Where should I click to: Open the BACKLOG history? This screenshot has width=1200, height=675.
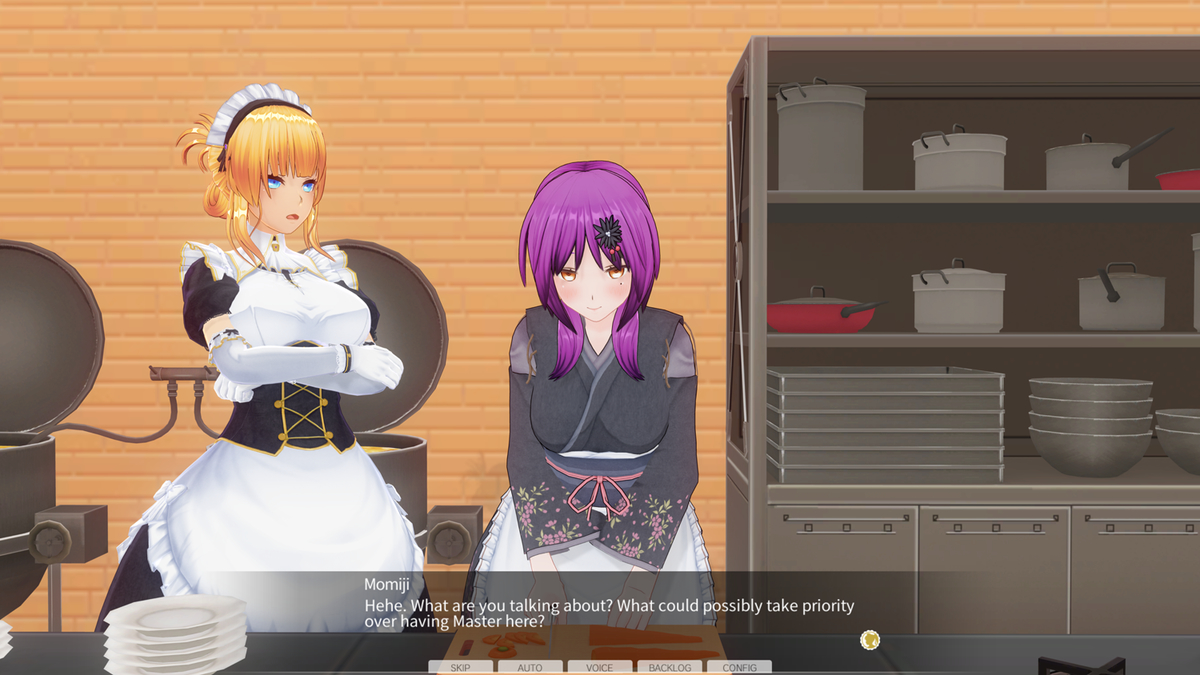pos(670,667)
